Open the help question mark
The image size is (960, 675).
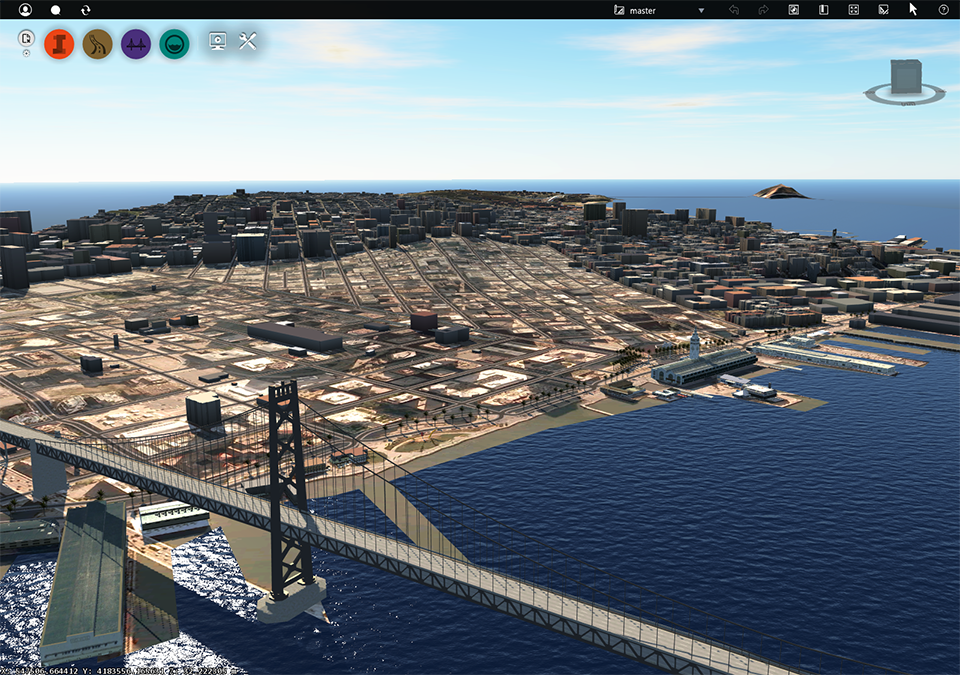point(943,10)
